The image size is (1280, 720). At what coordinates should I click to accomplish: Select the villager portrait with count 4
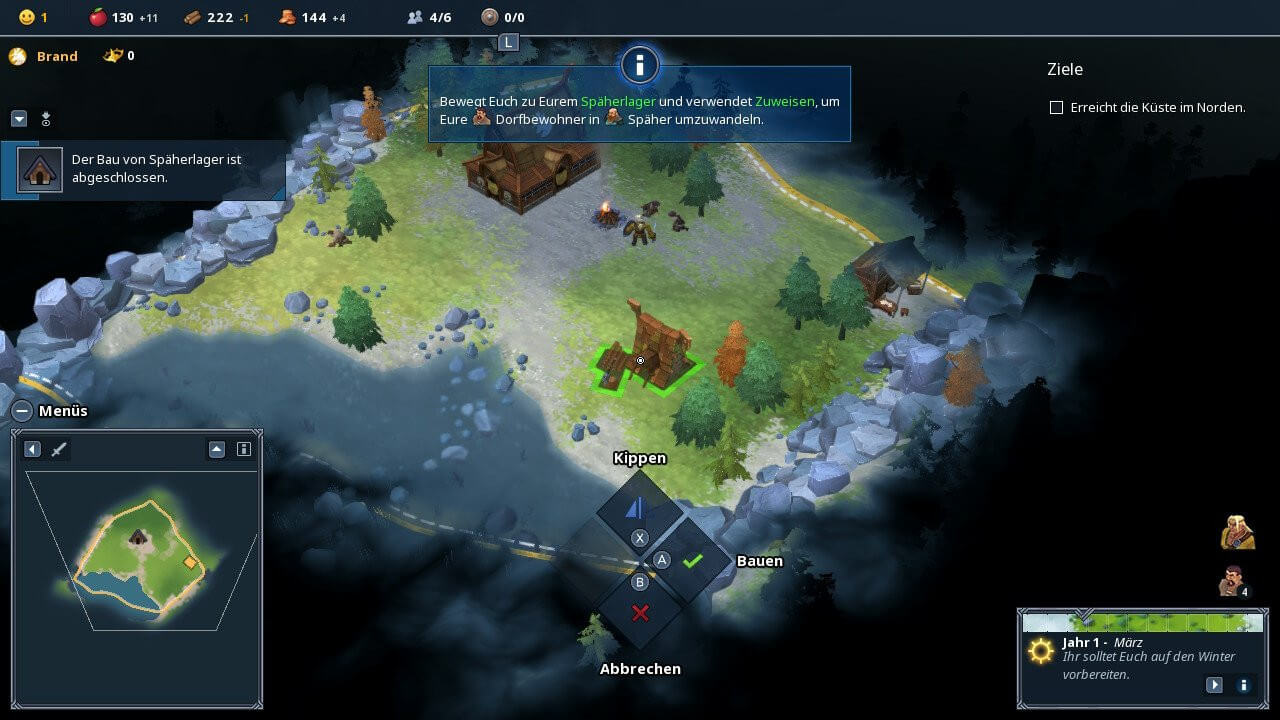pyautogui.click(x=1235, y=581)
